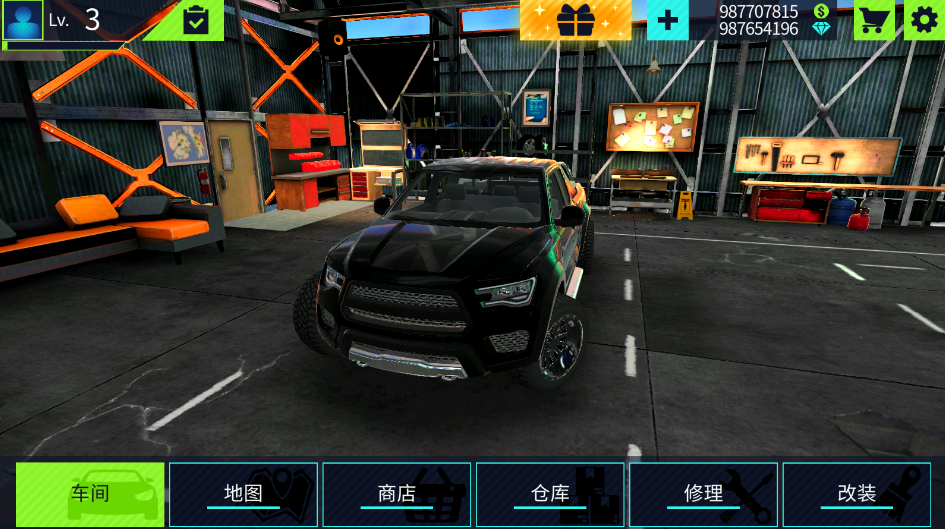Open the 商店 shop tab
Screen dimensions: 945x529
397,494
